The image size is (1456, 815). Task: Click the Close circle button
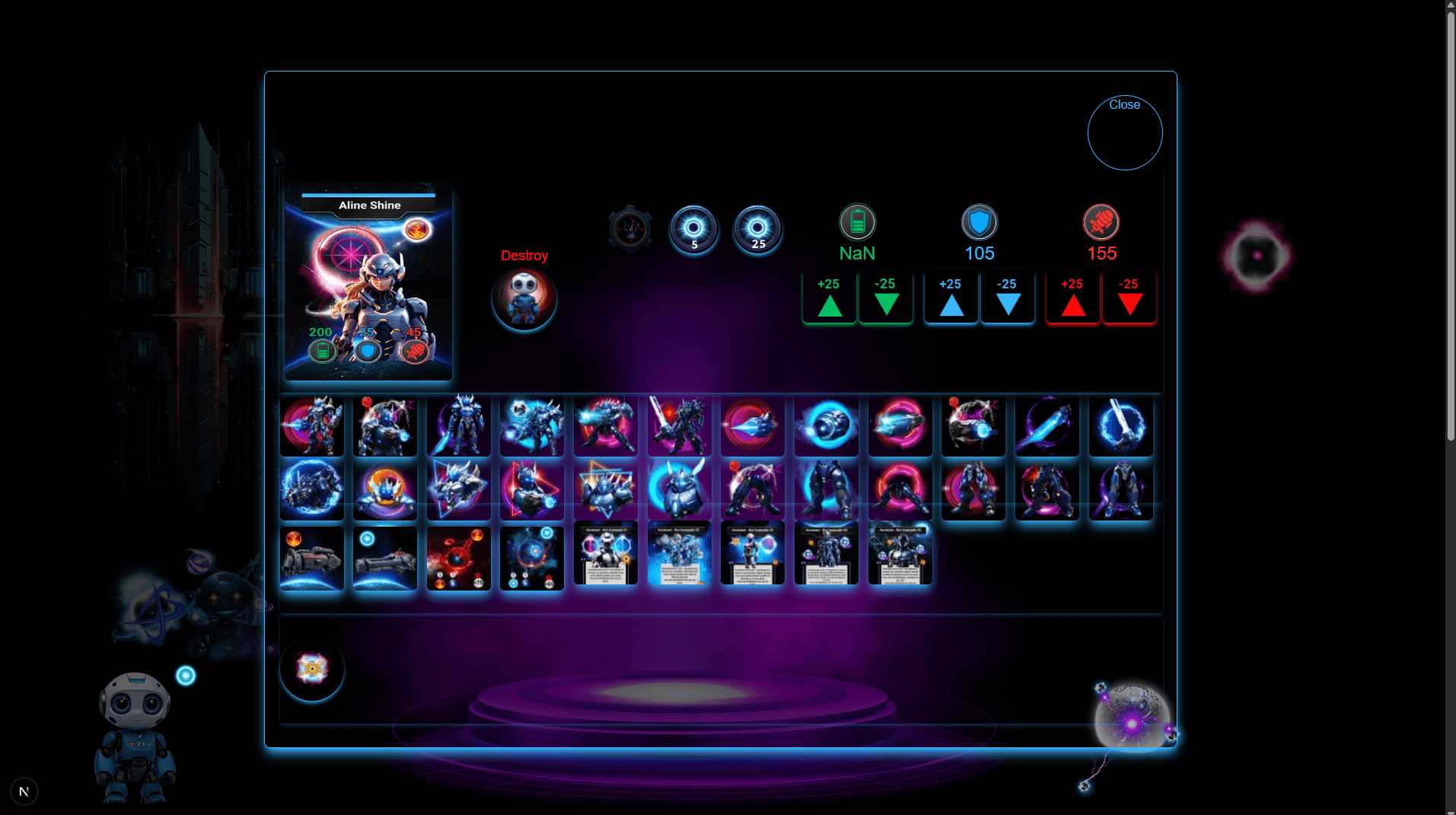coord(1124,132)
